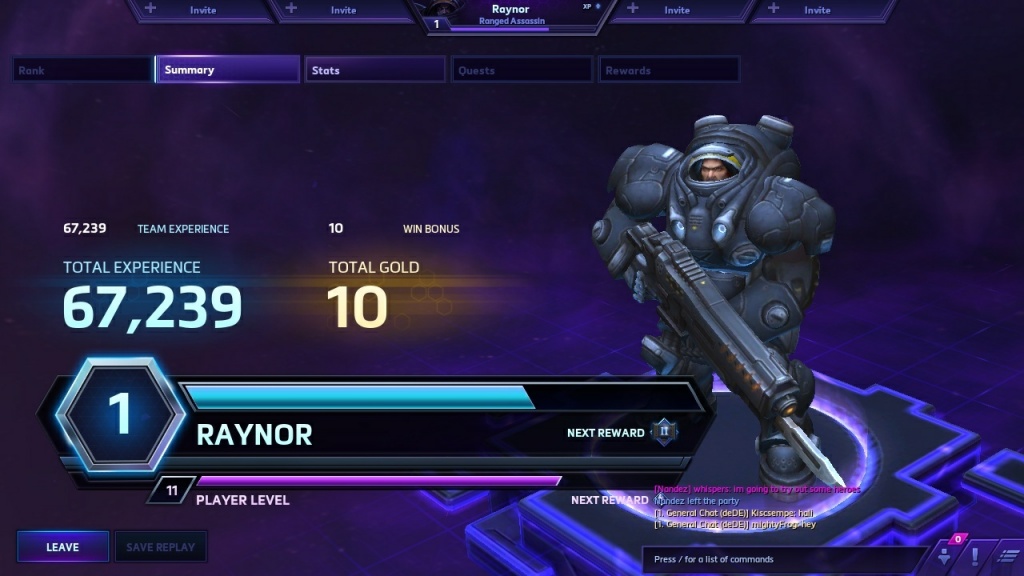The width and height of the screenshot is (1024, 576).
Task: Select the Rank tab
Action: coord(82,70)
